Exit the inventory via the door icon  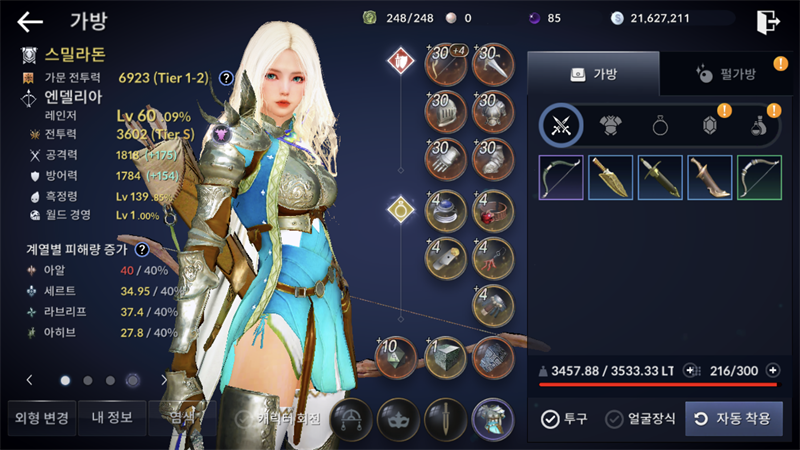(768, 21)
